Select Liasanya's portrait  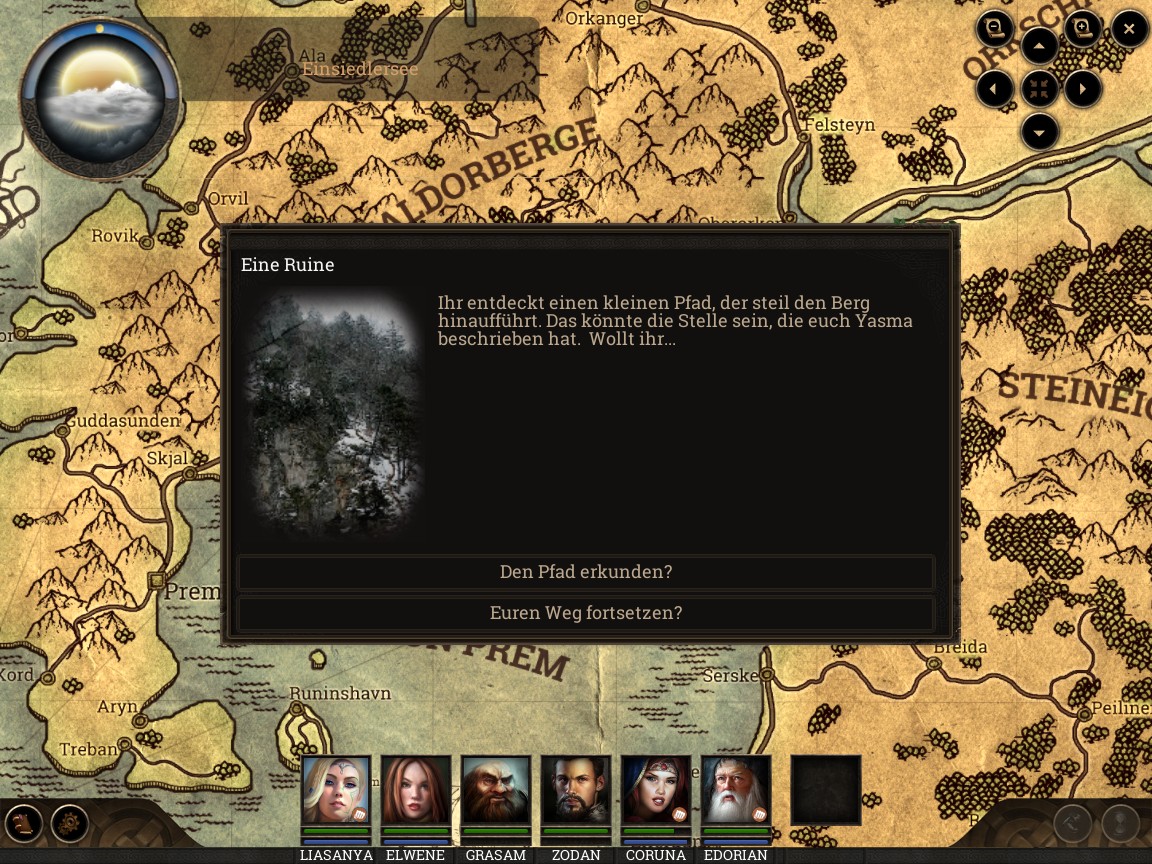tap(336, 790)
